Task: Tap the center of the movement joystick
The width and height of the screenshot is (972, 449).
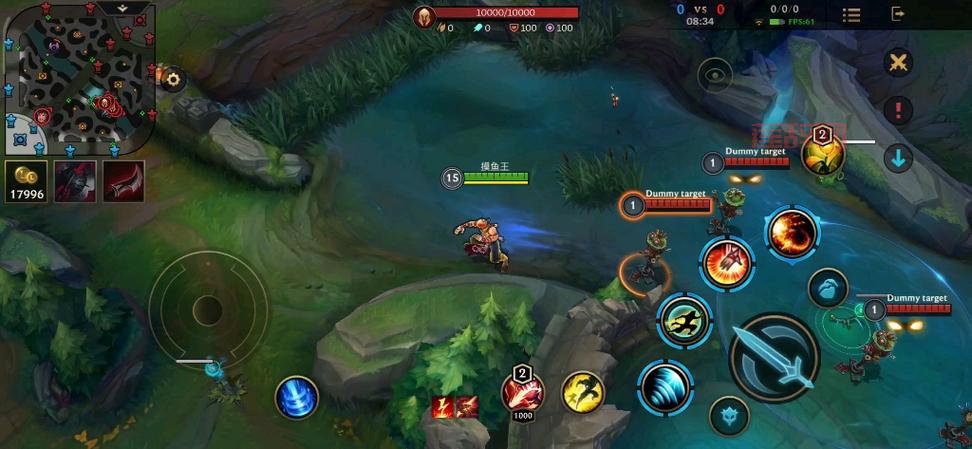Action: click(x=208, y=309)
